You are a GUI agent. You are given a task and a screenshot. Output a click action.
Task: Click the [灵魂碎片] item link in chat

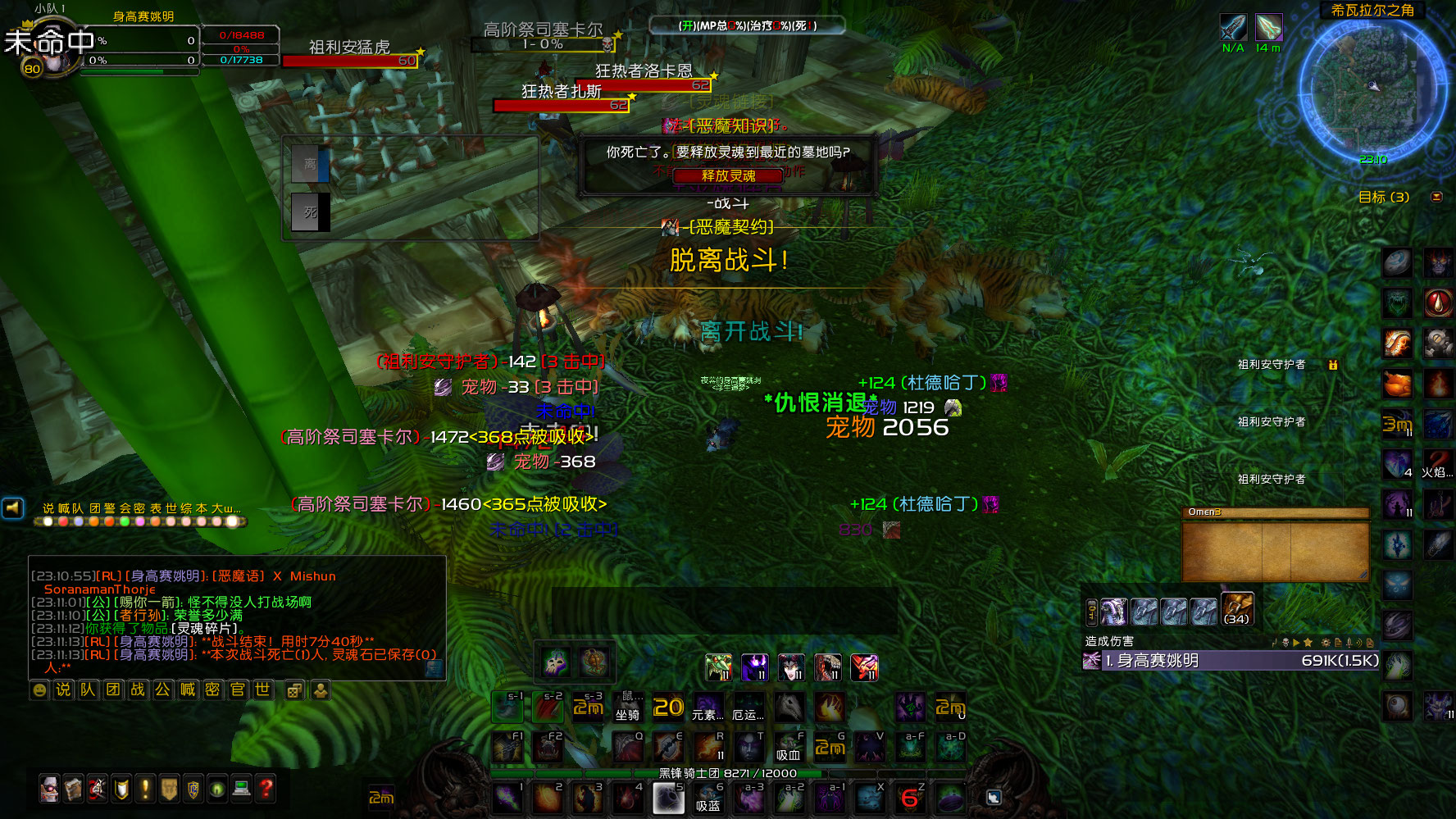203,626
